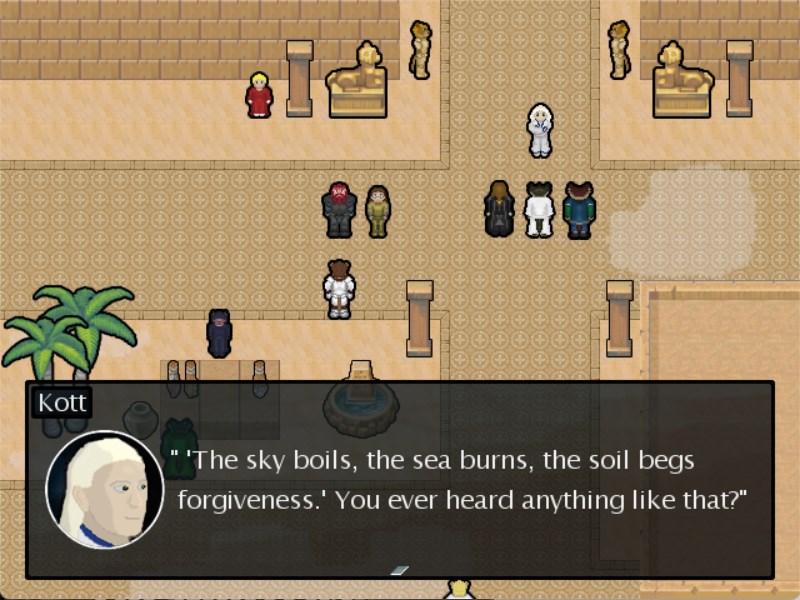Click the continue arrow in the dialogue box
This screenshot has height=600, width=800.
coord(399,570)
